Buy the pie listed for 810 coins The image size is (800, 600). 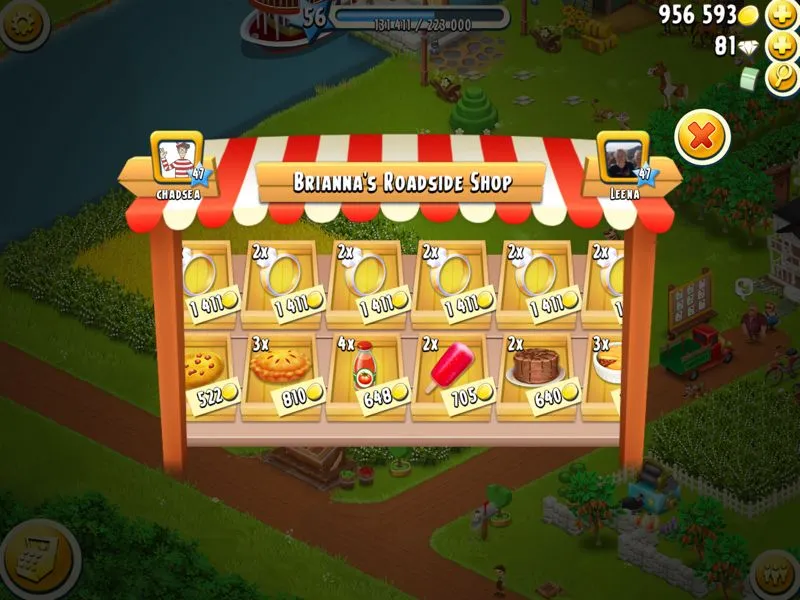(282, 373)
